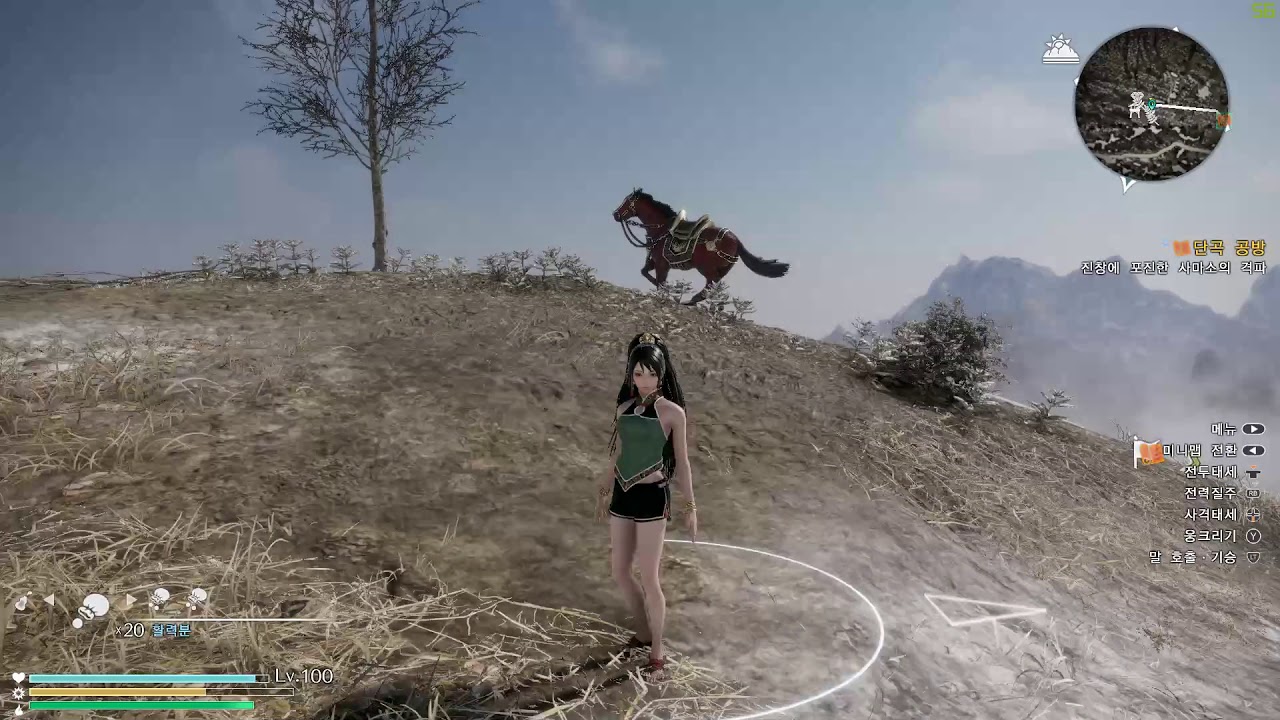1280x720 pixels.
Task: Click the yellow stamina gauge bar
Action: click(120, 691)
